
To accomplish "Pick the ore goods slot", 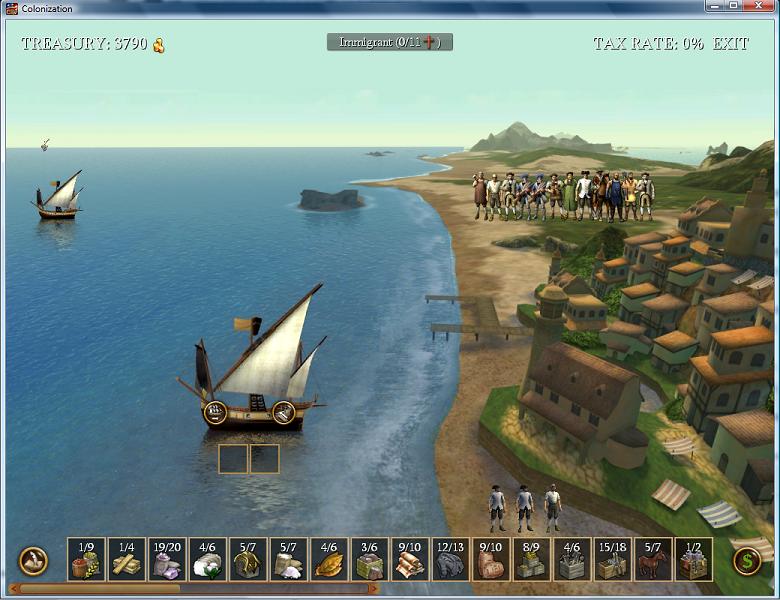I will [450, 560].
